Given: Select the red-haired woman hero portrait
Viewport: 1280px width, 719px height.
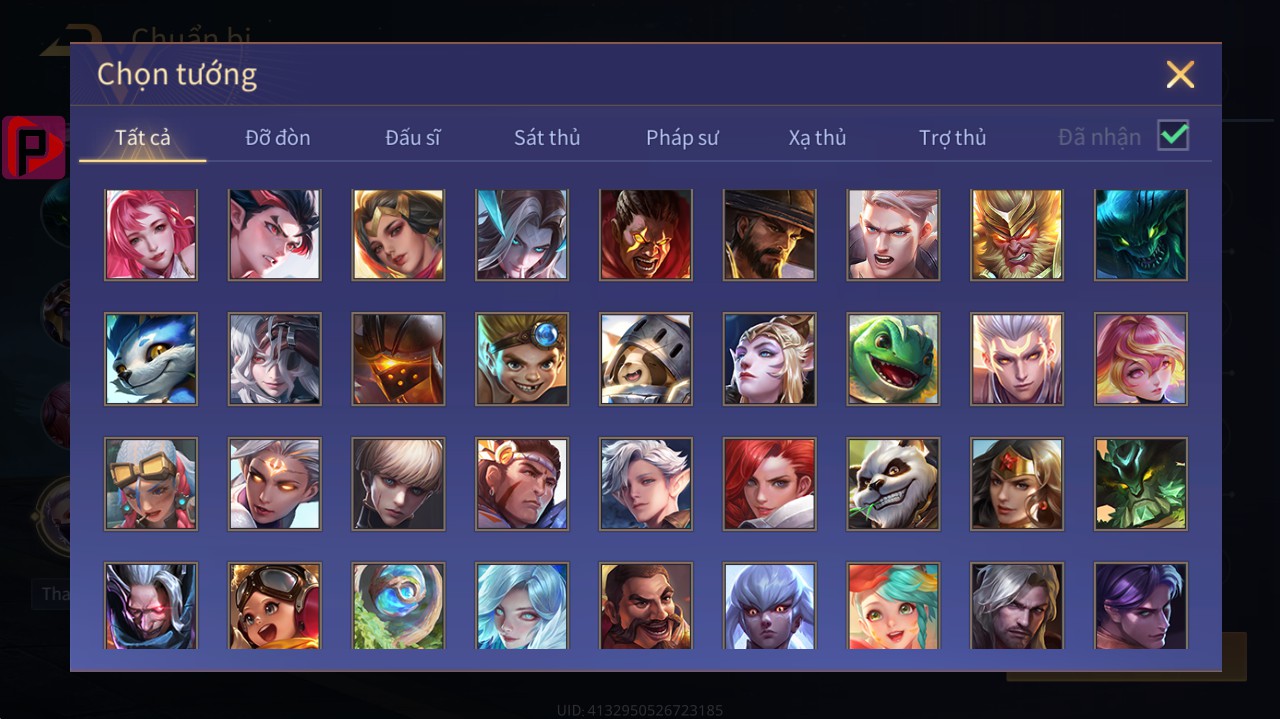Looking at the screenshot, I should pos(769,483).
